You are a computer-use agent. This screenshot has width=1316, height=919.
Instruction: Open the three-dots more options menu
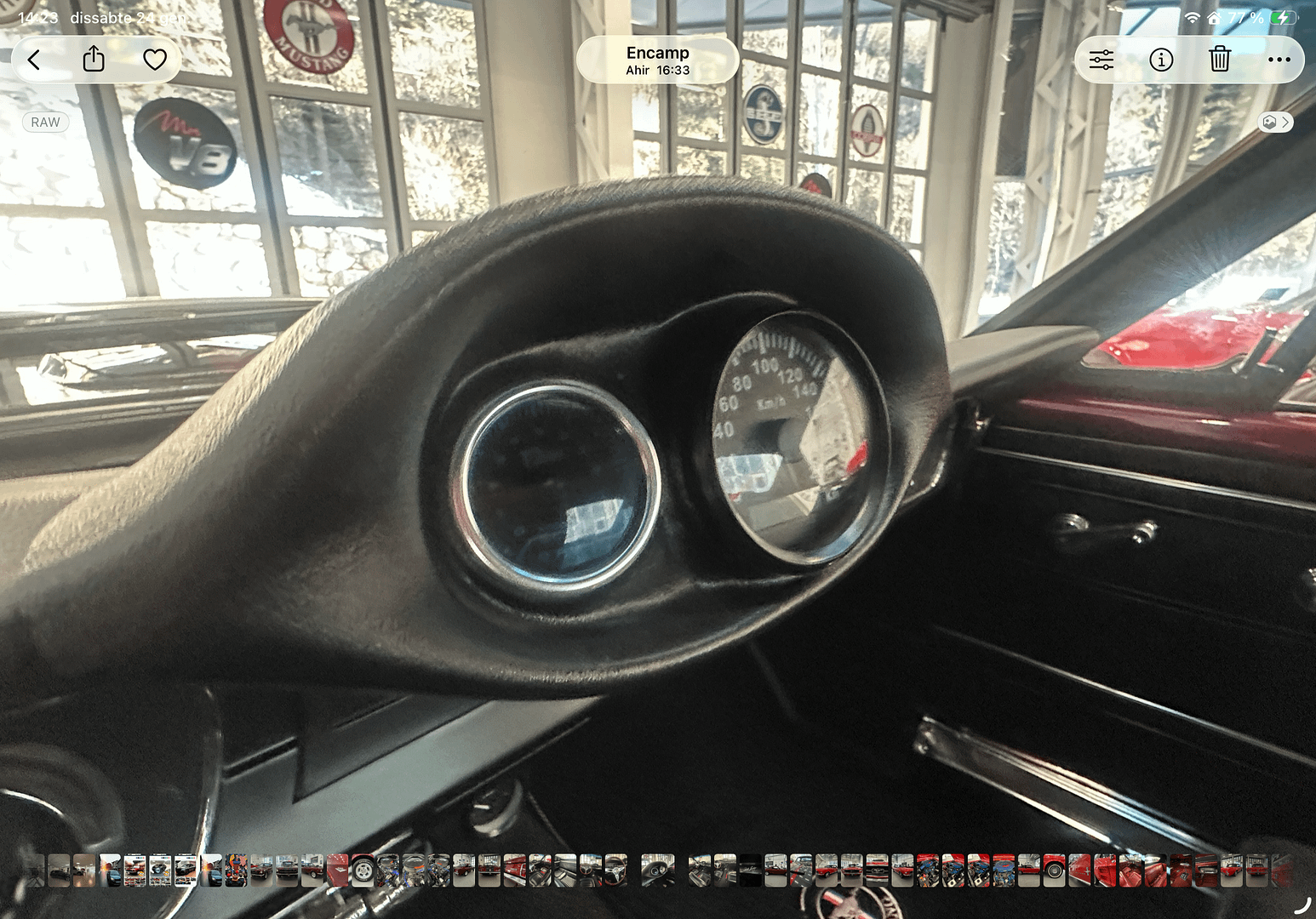click(x=1279, y=60)
